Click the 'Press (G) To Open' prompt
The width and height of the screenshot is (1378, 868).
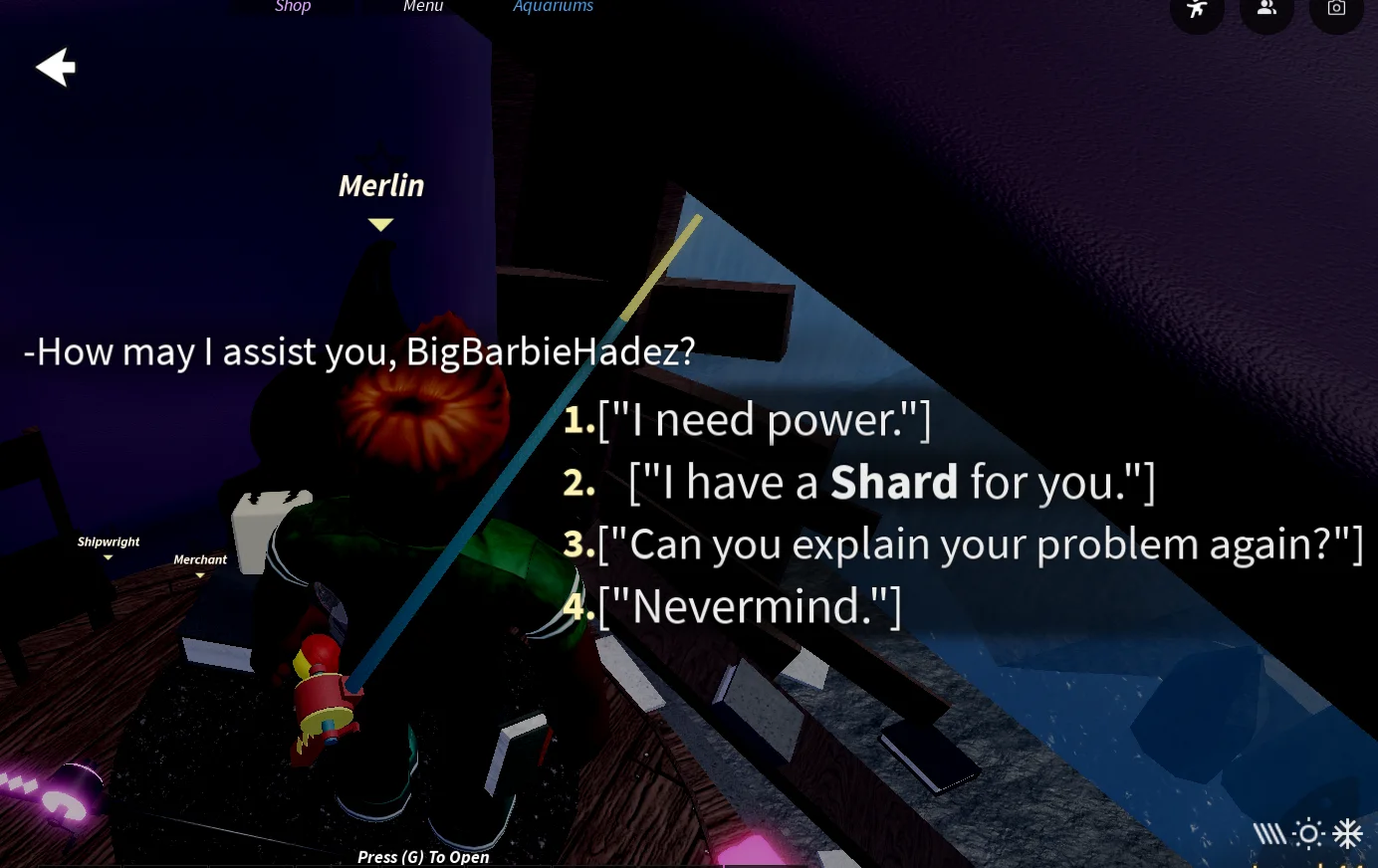[423, 856]
